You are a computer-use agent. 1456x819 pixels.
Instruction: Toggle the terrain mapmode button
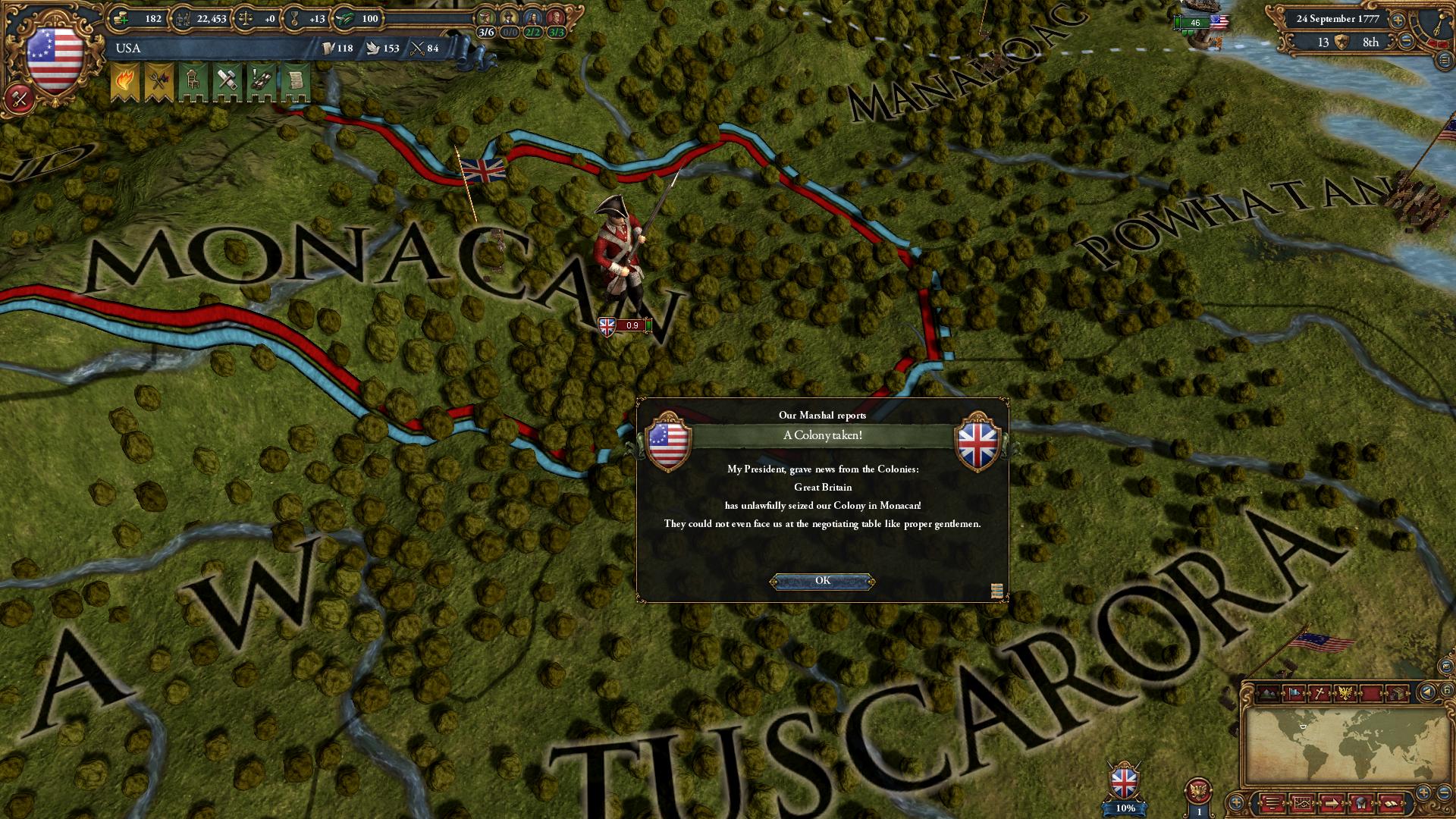1268,693
